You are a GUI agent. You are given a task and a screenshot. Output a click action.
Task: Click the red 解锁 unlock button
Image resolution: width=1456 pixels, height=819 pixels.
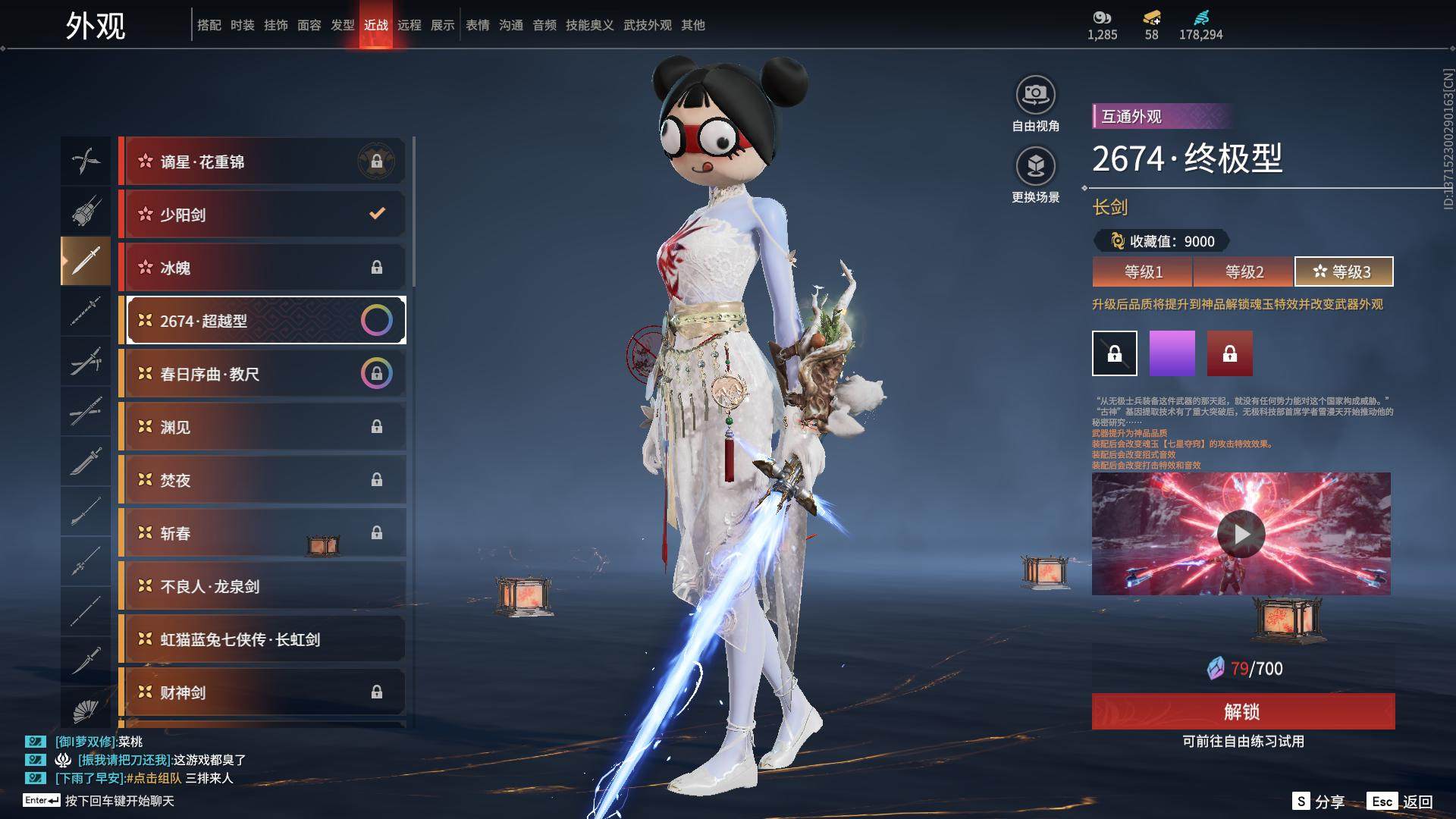pos(1242,711)
